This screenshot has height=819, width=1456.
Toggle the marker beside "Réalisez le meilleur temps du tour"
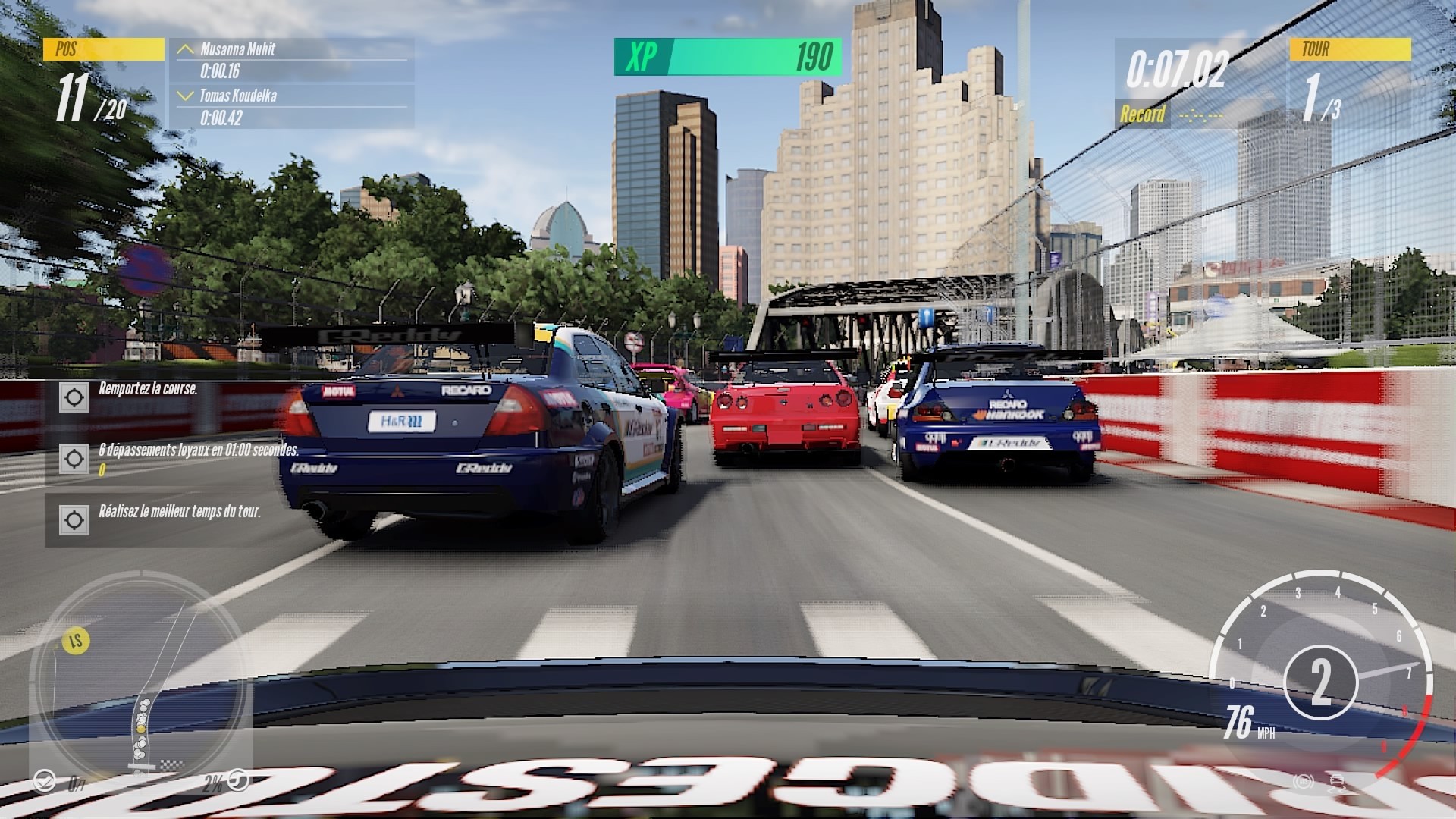click(74, 521)
